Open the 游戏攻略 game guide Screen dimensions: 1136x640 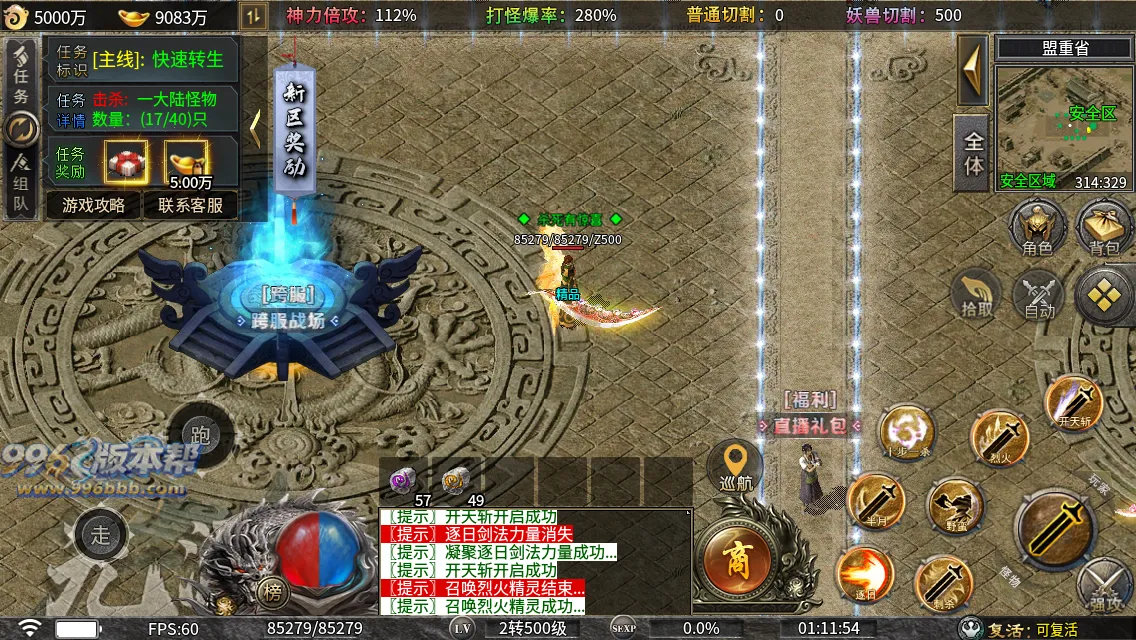(x=93, y=205)
